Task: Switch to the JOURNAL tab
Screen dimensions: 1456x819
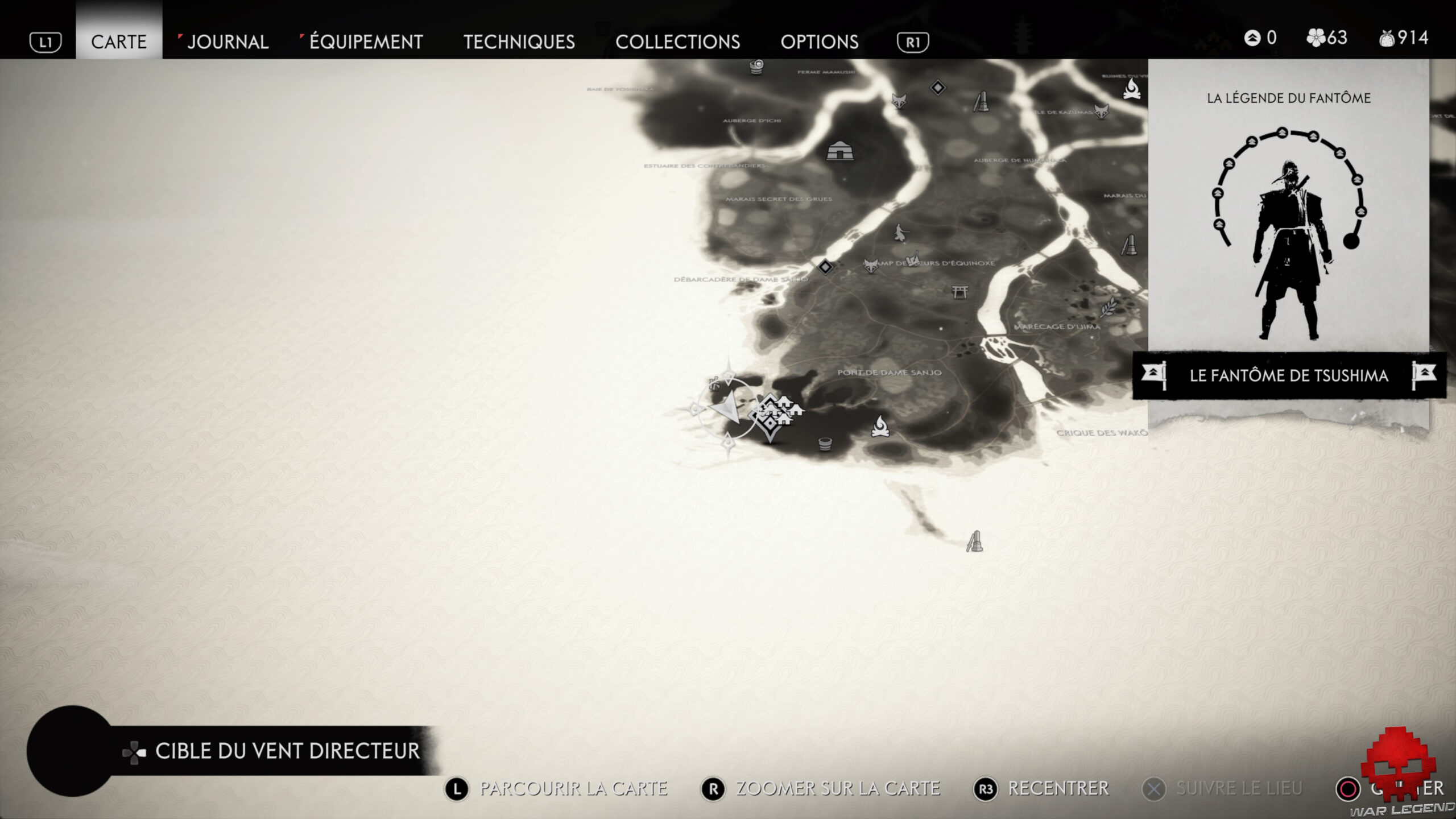Action: click(x=227, y=42)
